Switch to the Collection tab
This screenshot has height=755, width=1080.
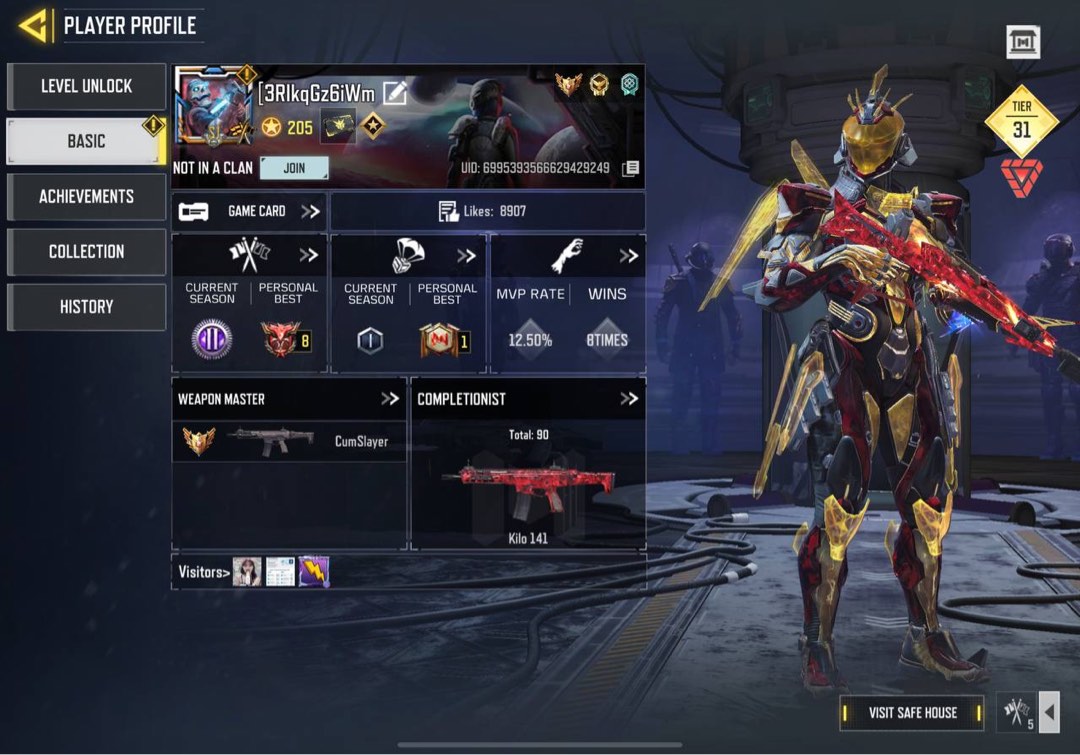pos(86,251)
